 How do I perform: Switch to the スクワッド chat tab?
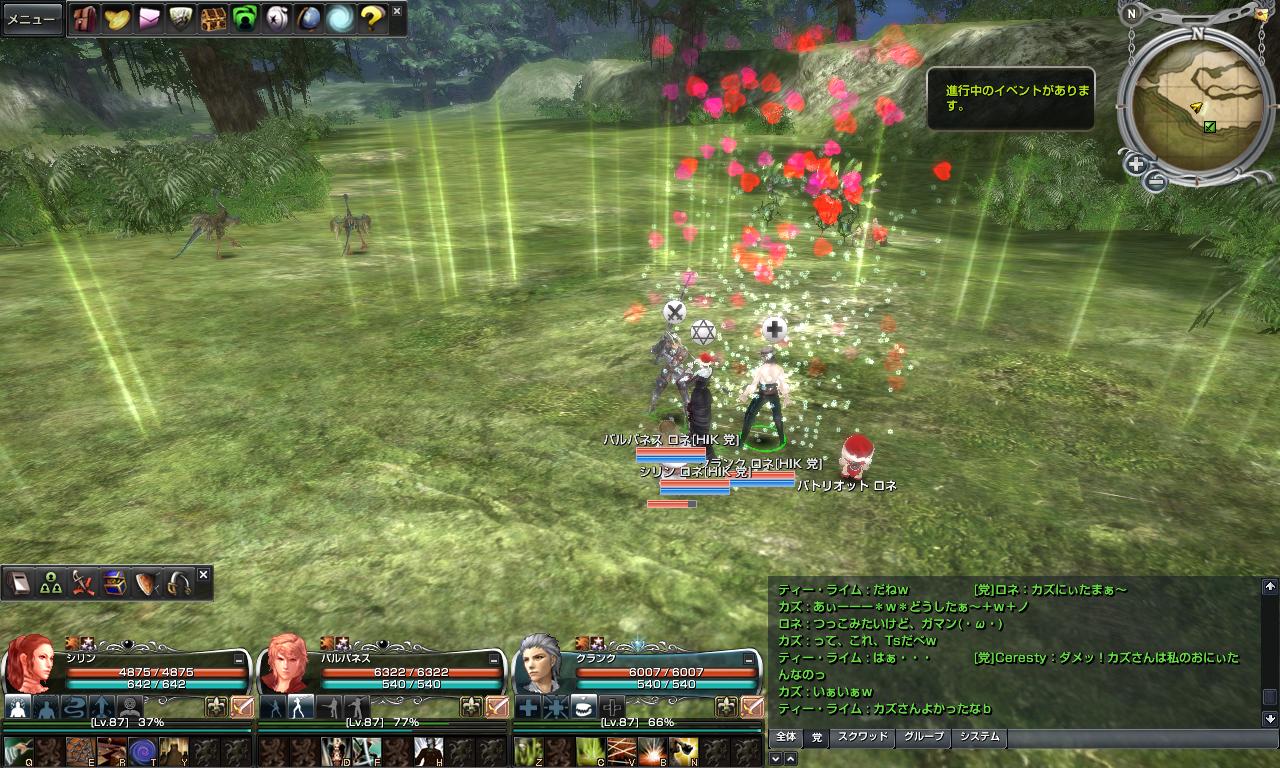pos(862,738)
